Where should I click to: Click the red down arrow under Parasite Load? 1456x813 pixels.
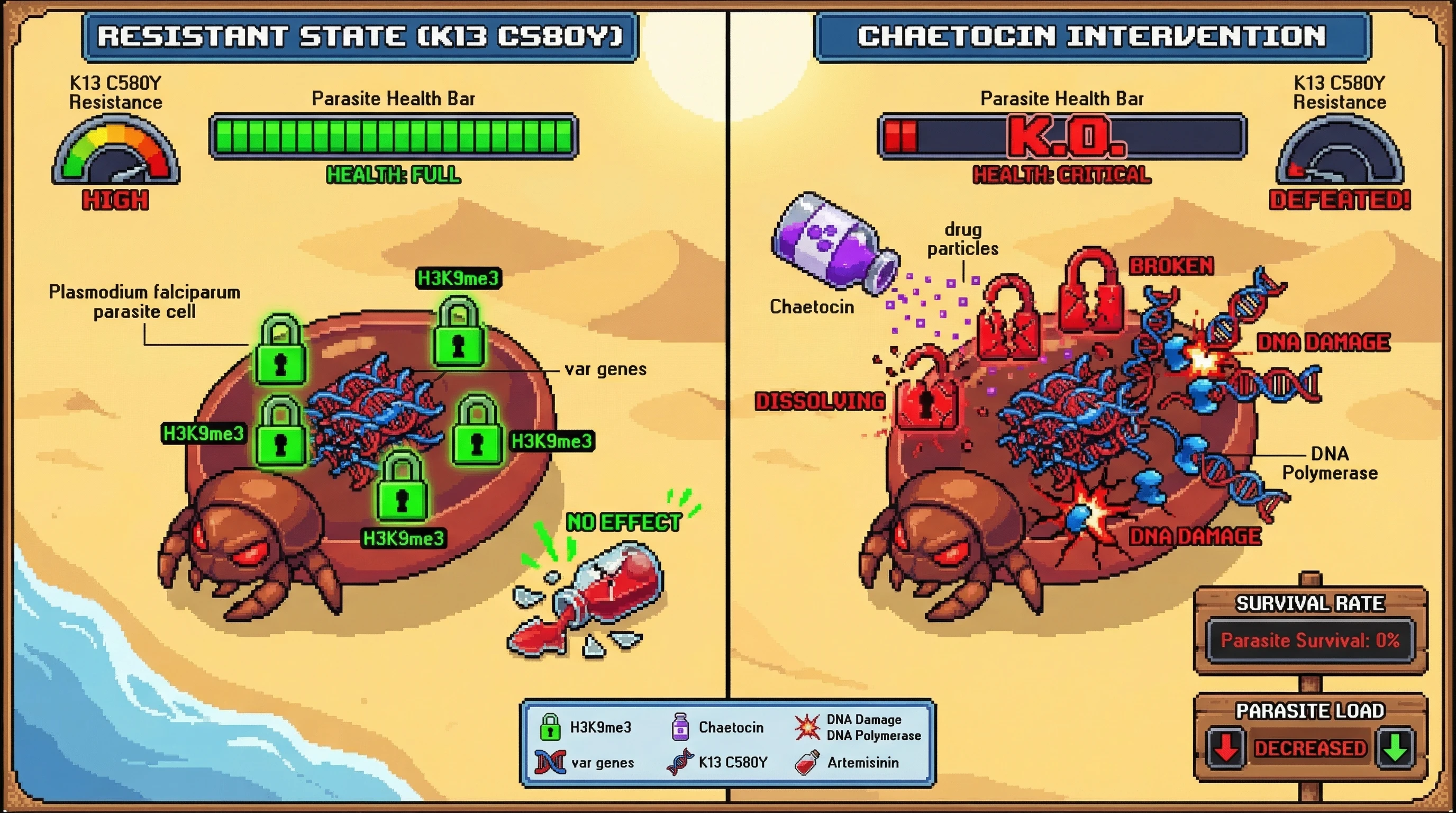coord(1225,748)
